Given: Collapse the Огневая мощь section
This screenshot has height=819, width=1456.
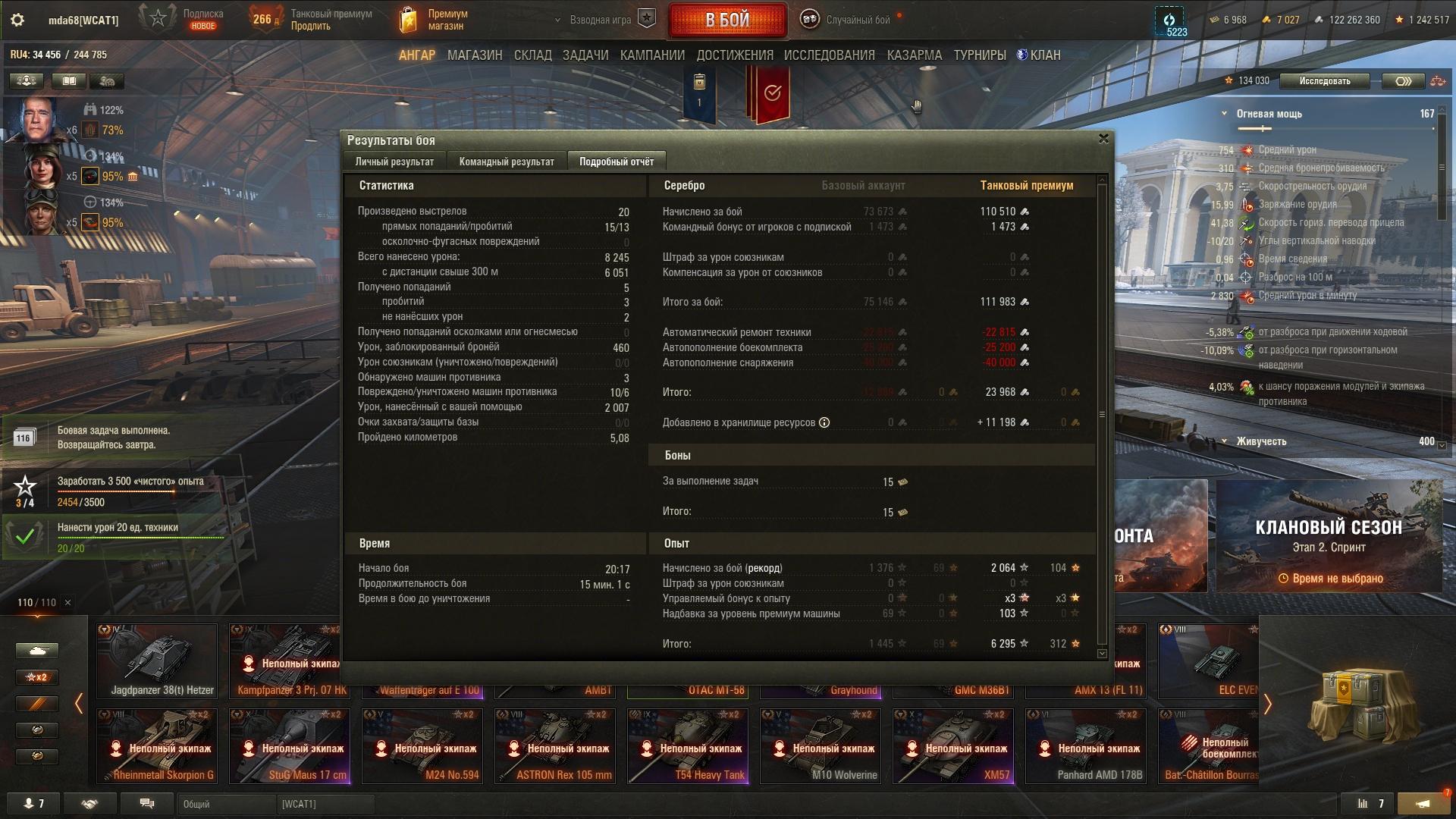Looking at the screenshot, I should coord(1224,114).
